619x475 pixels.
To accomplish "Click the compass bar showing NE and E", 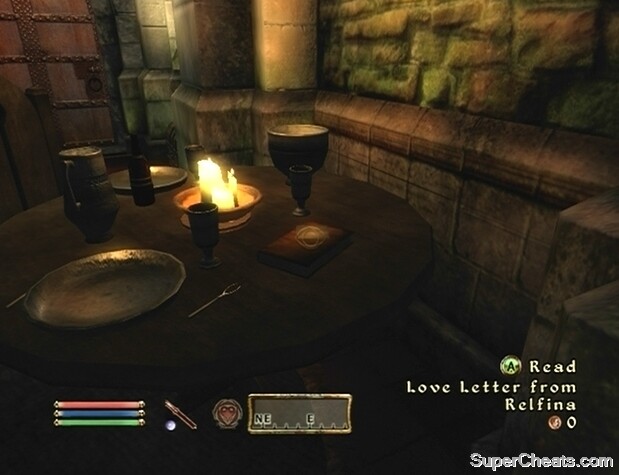I will pyautogui.click(x=299, y=413).
